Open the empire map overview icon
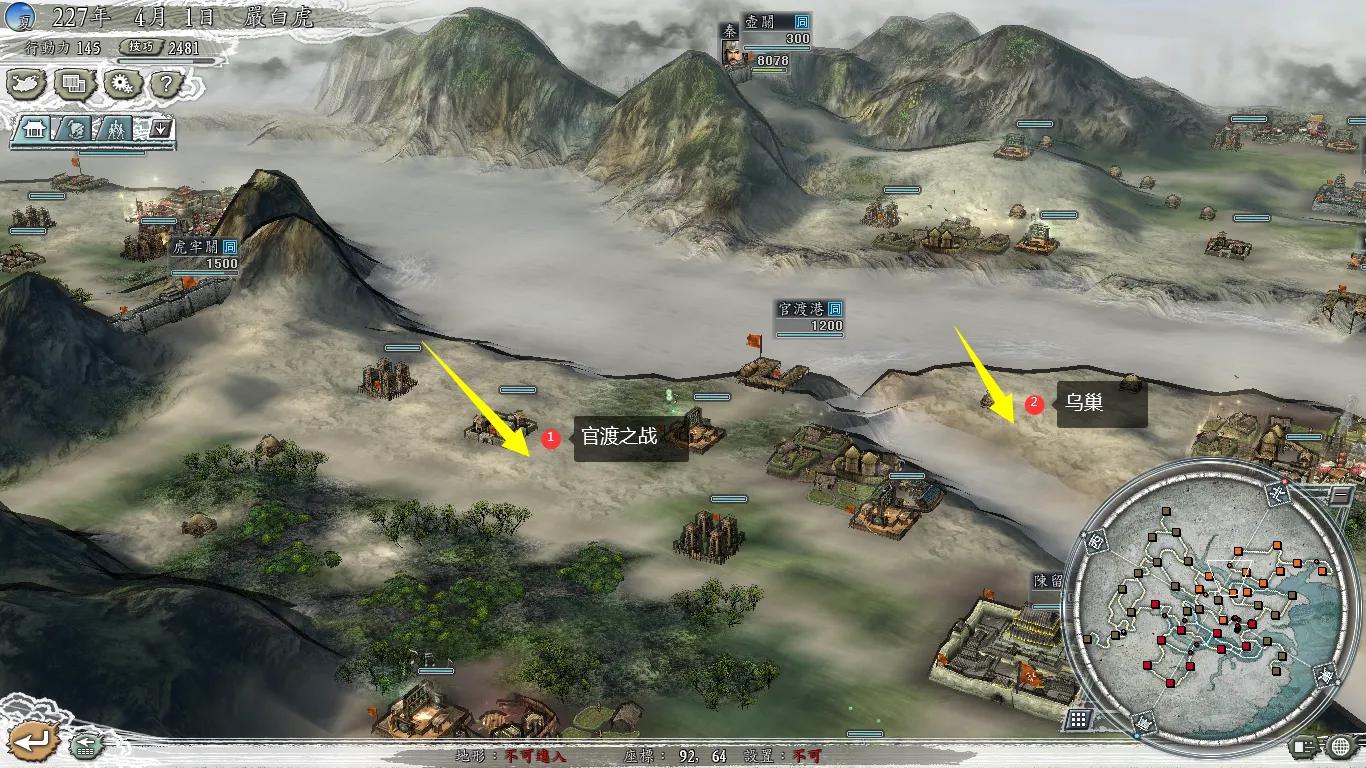 (25, 84)
